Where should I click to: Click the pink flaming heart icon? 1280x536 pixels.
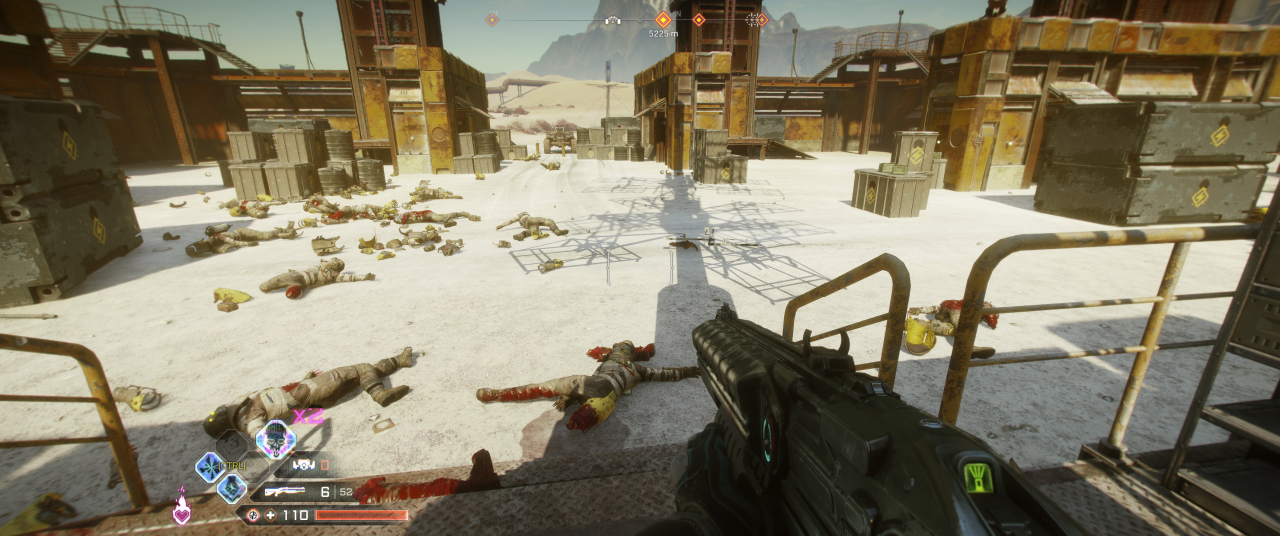point(182,508)
